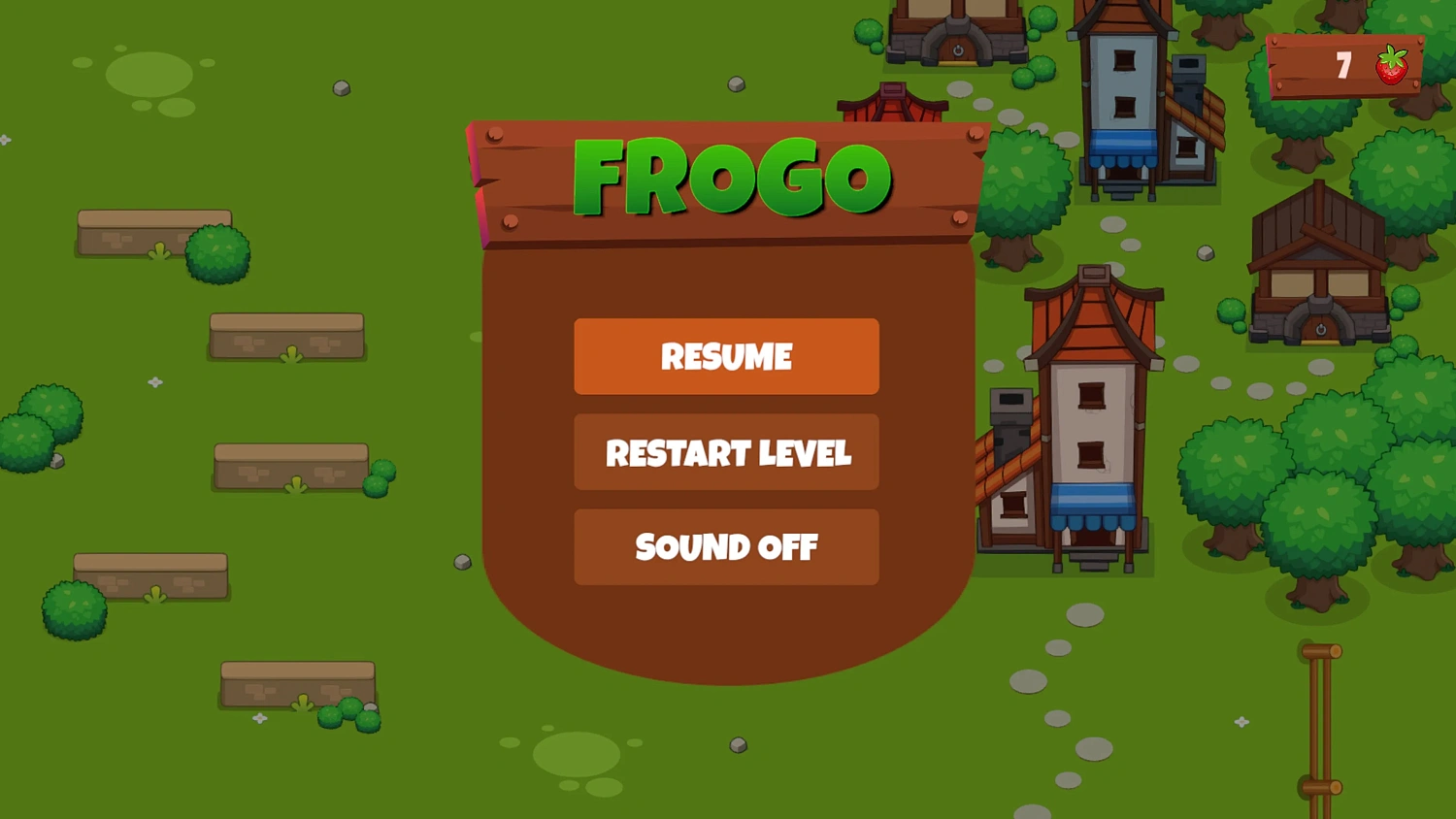
Task: Click the leftmost wooden platform ledge
Action: coord(152,233)
